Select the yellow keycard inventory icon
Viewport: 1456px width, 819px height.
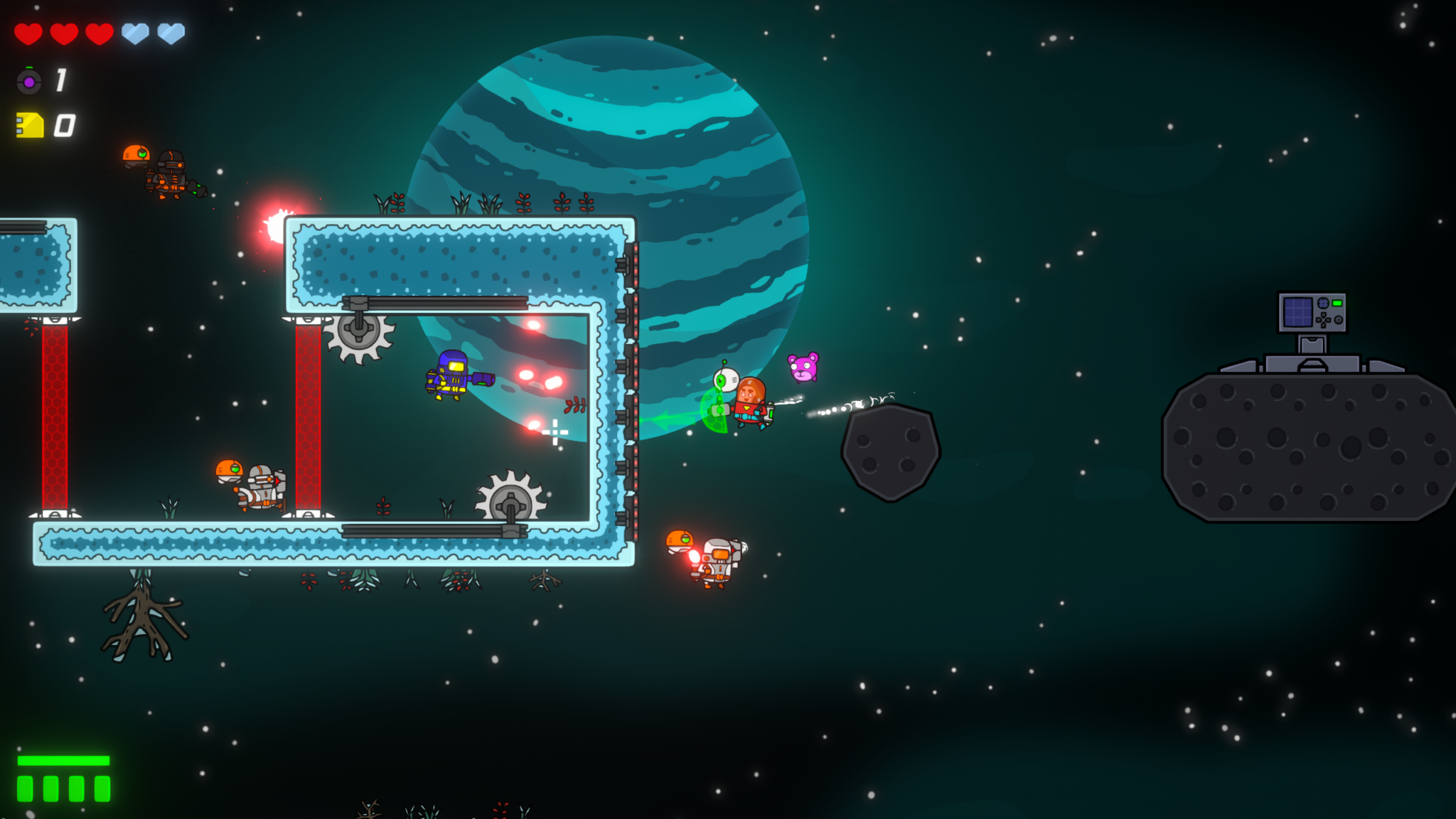(28, 124)
